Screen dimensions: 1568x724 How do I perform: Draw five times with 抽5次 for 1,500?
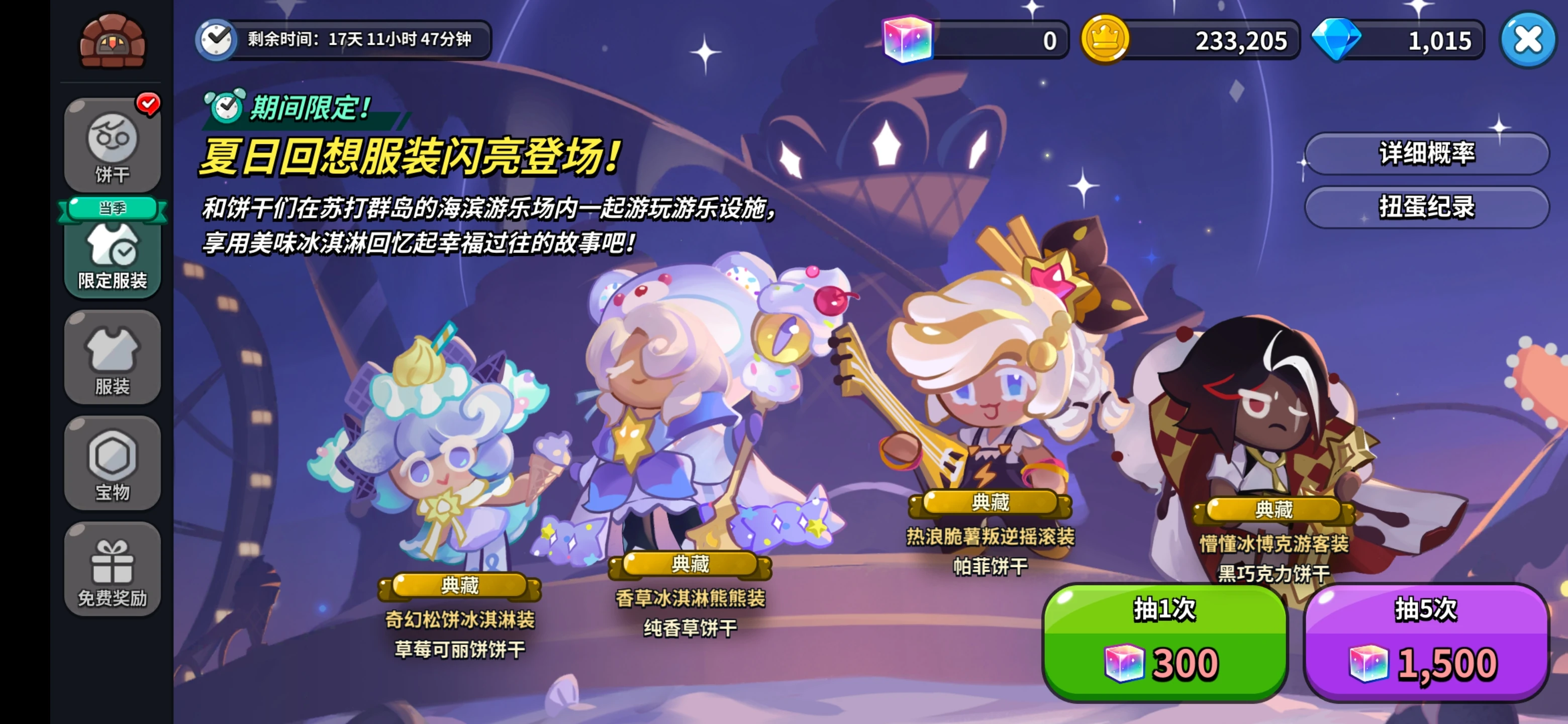[x=1424, y=647]
